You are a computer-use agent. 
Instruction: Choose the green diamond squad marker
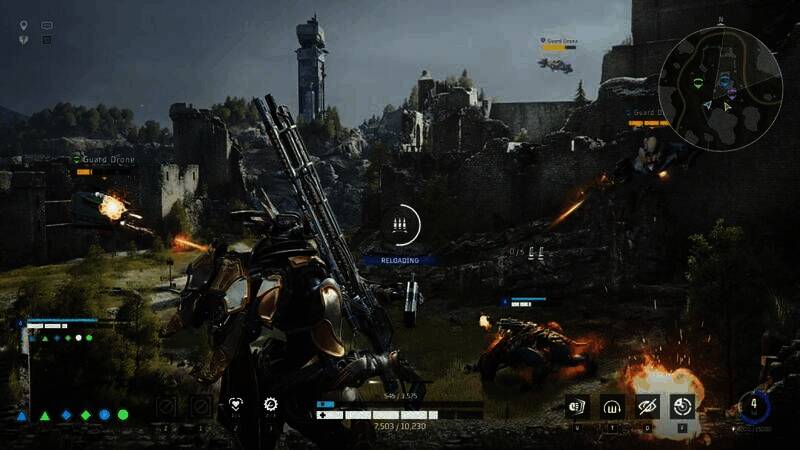click(86, 415)
